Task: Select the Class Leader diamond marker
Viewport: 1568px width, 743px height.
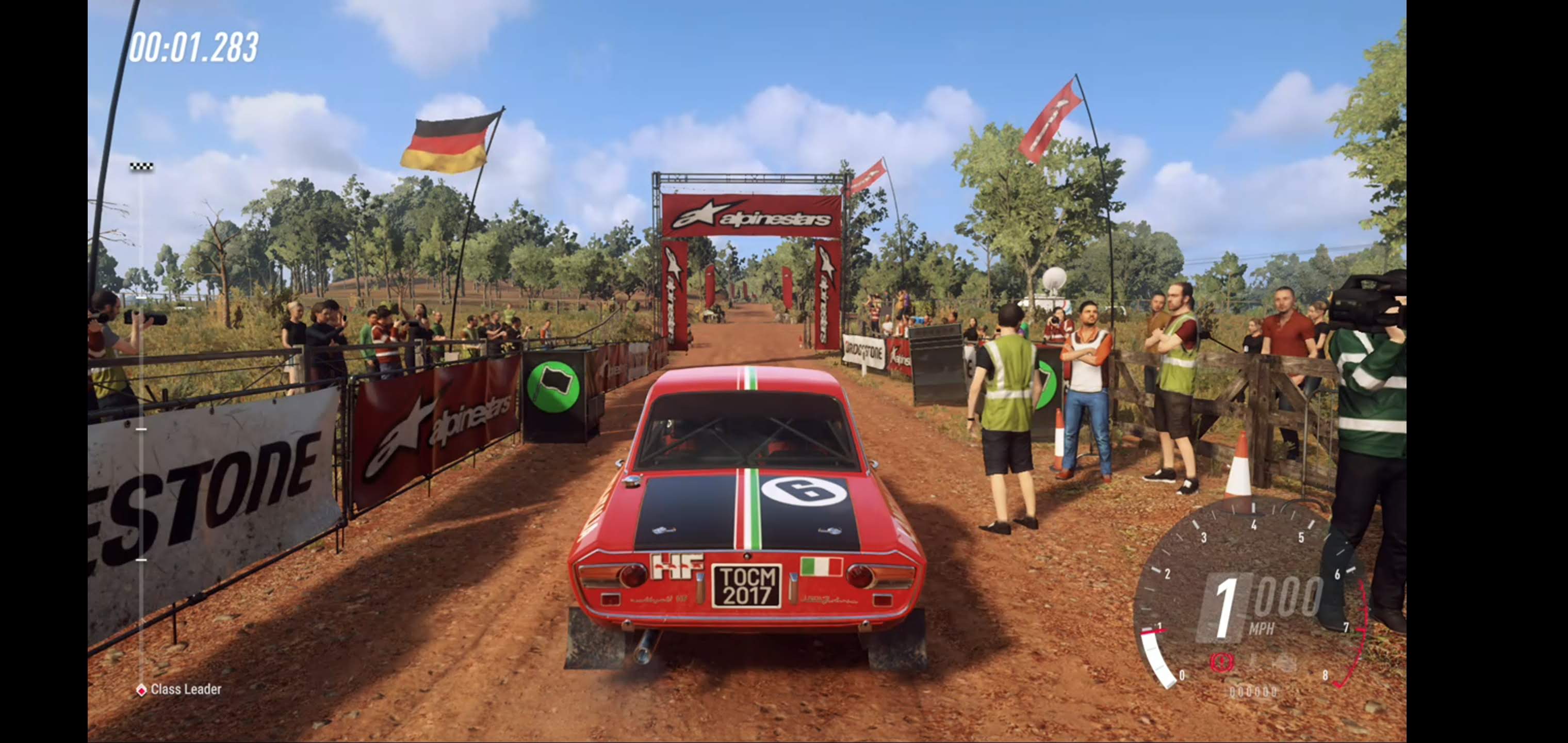Action: pyautogui.click(x=141, y=690)
